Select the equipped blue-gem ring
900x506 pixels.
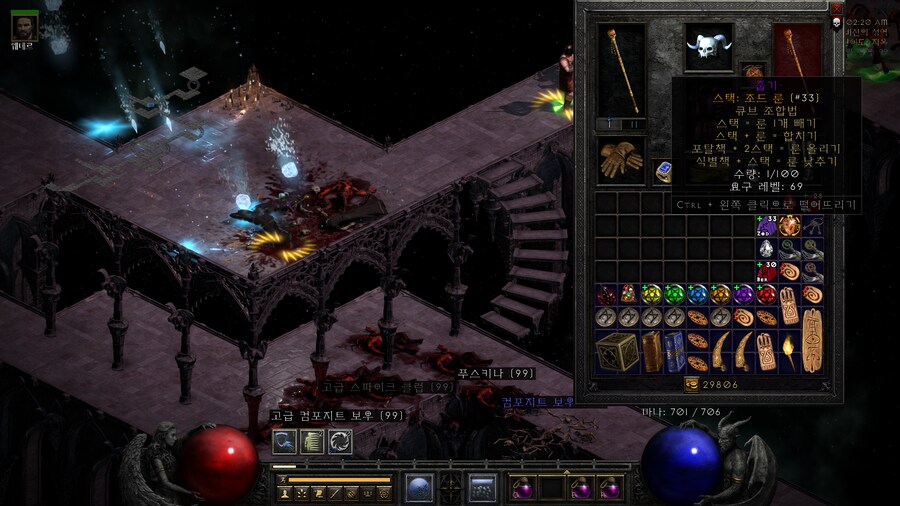pos(663,171)
